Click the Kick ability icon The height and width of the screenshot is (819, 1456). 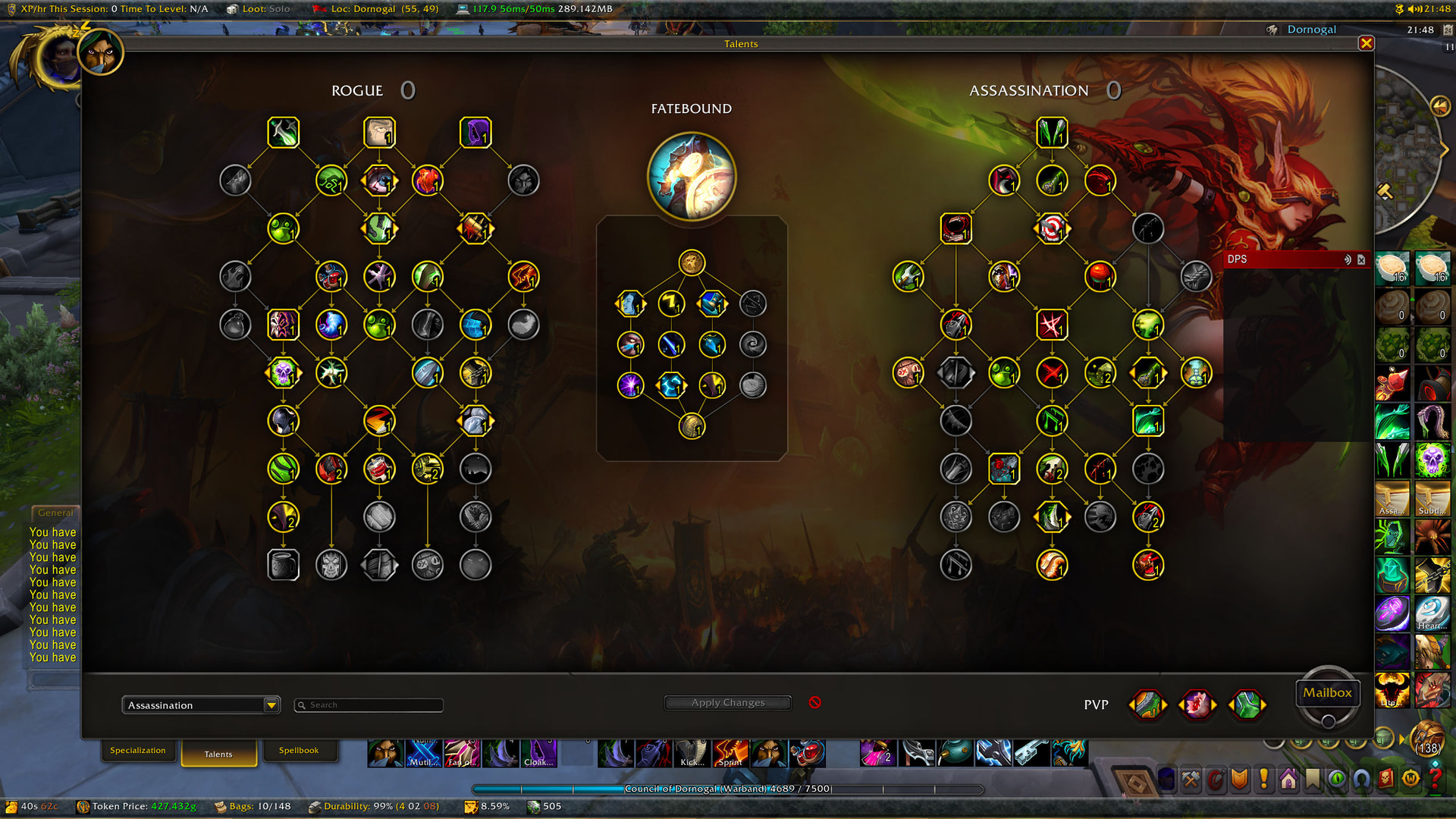click(x=692, y=755)
